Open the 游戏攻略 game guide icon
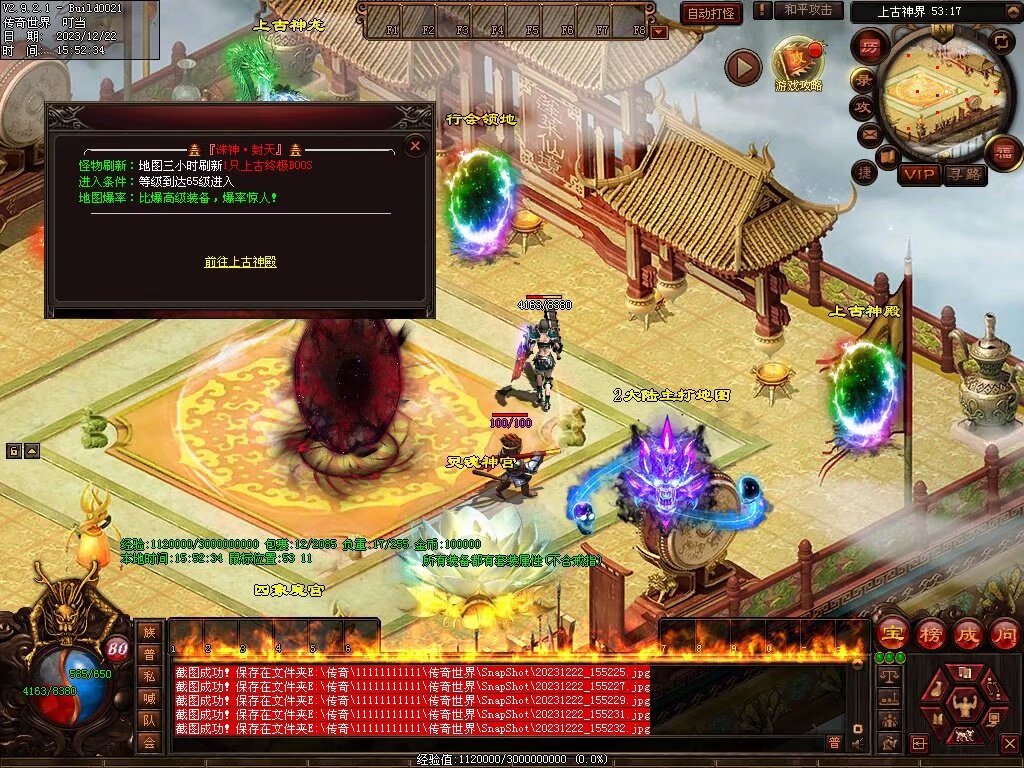Screen dimensions: 1024x768 (x=798, y=61)
